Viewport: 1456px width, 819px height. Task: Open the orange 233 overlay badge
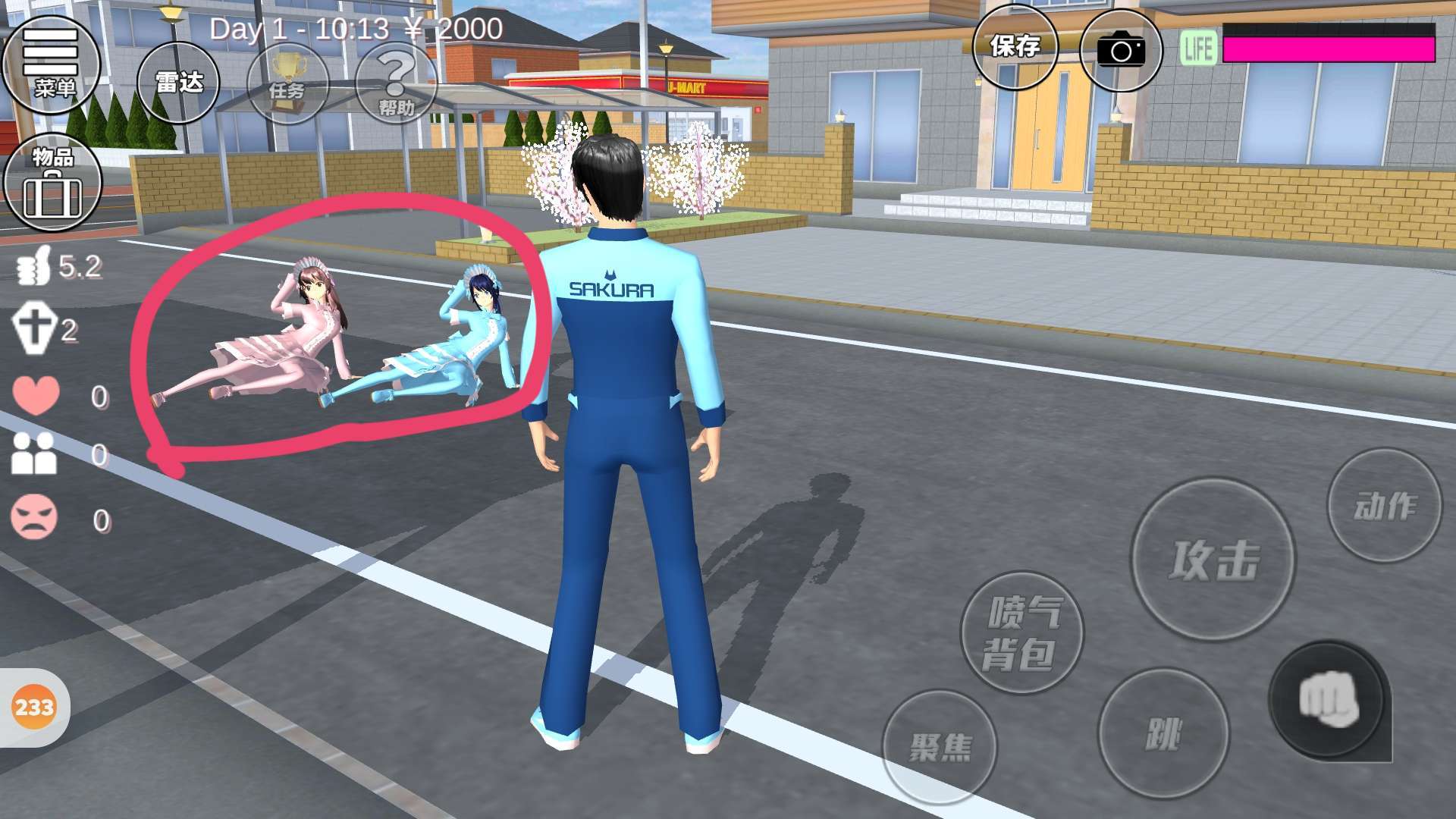(34, 708)
